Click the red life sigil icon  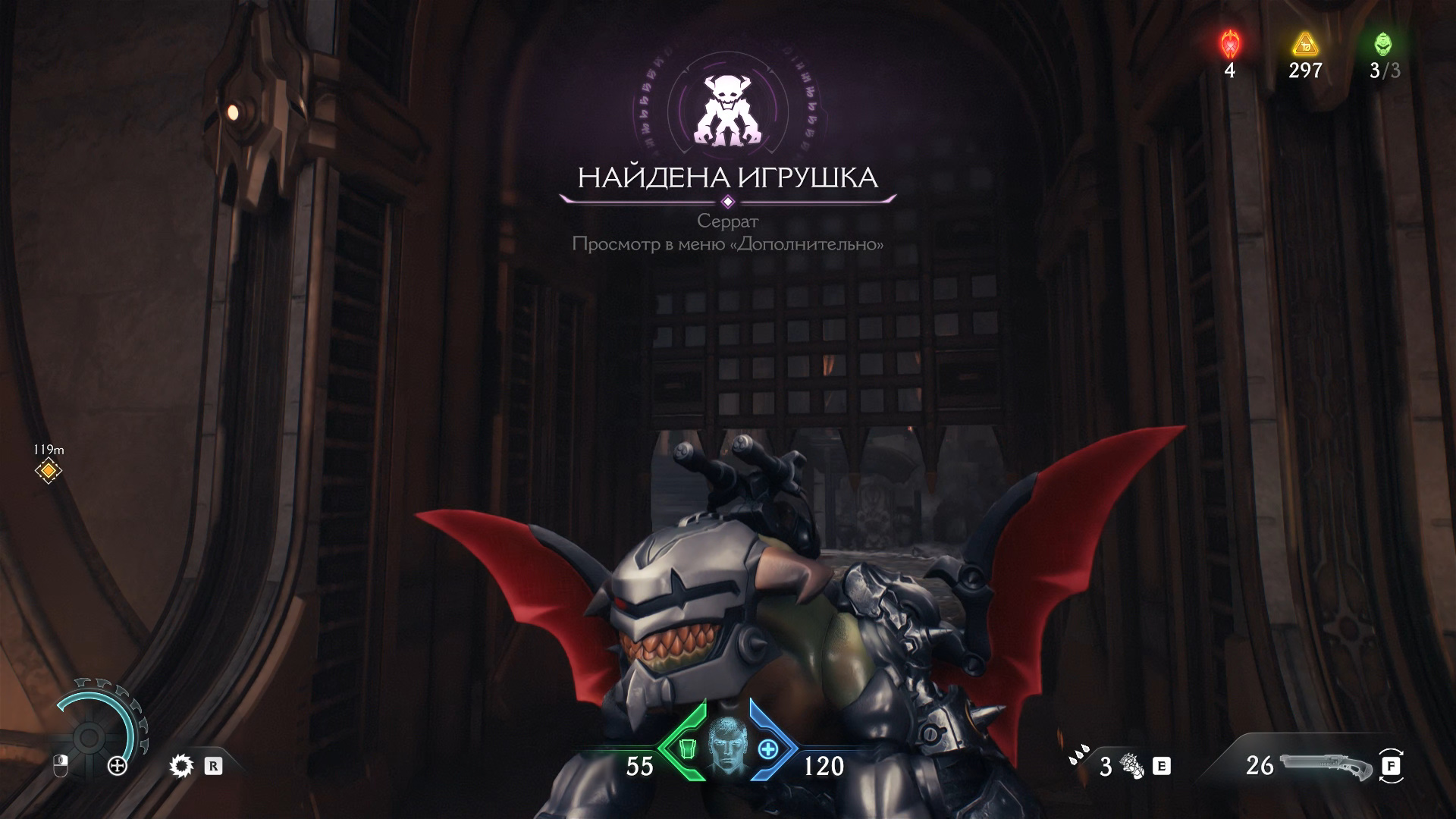coord(1229,44)
